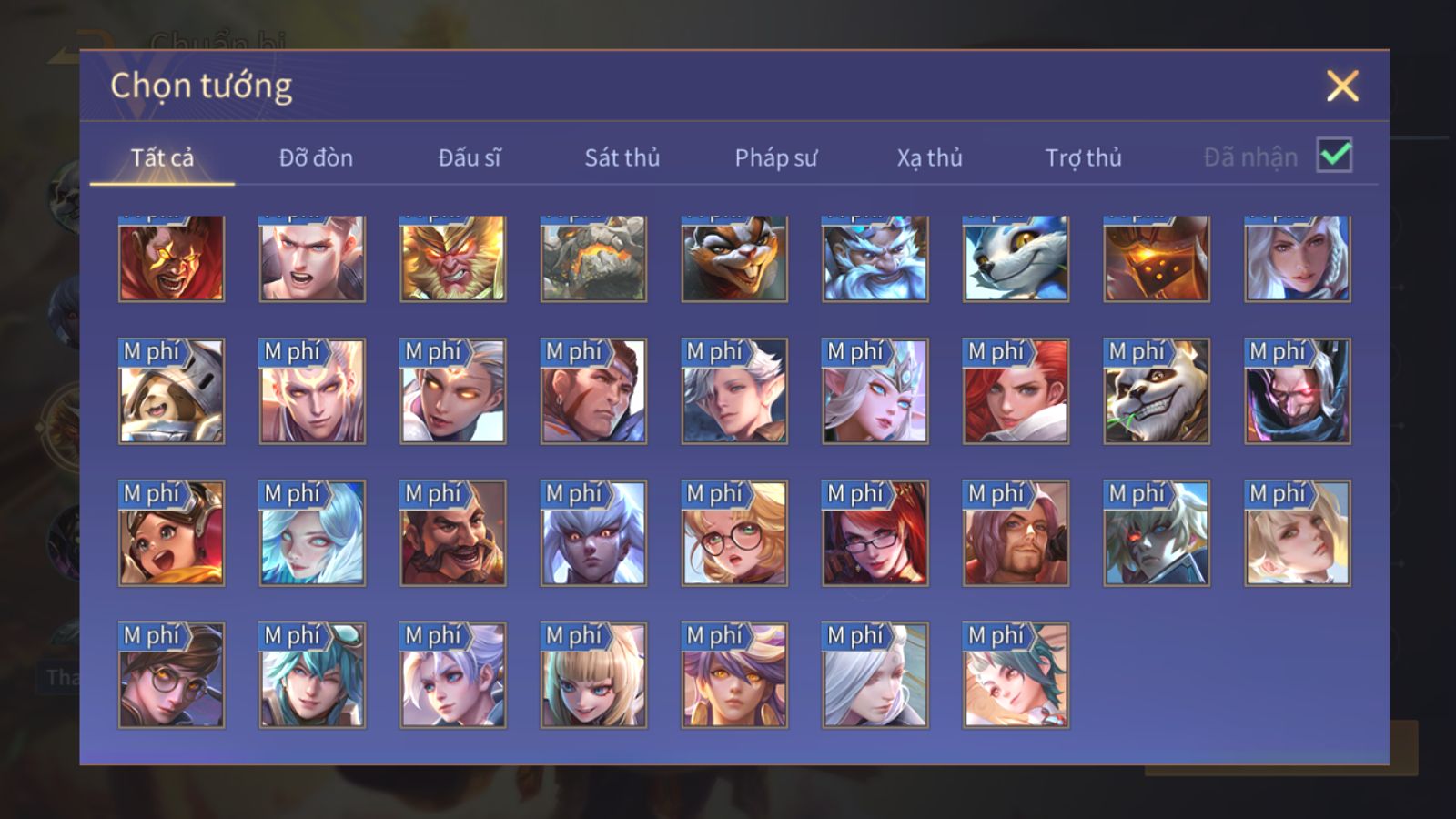The image size is (1456, 819).
Task: Choose the brown-haired boy with round glasses
Action: tap(171, 675)
